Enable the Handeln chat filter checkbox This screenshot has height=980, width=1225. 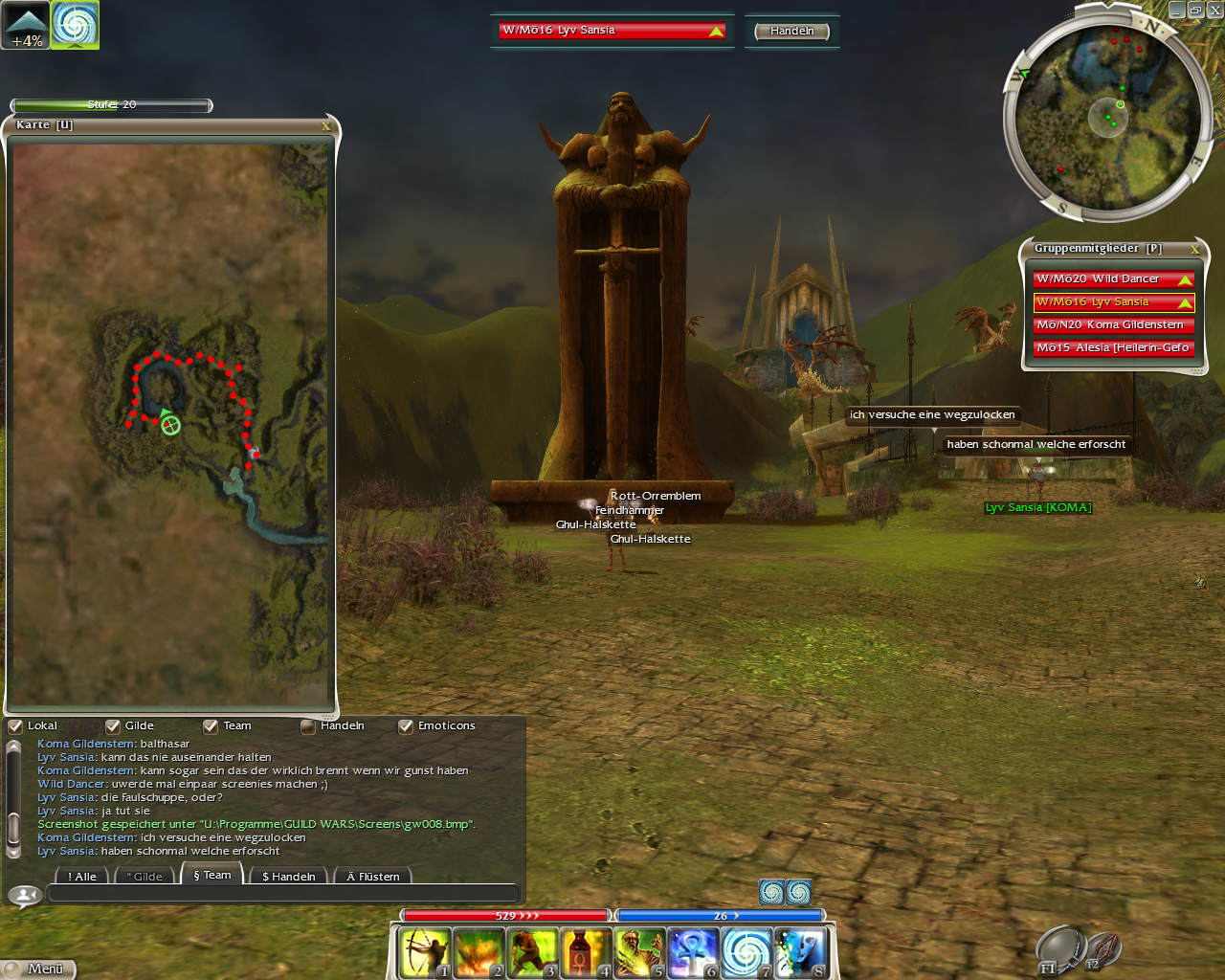[x=308, y=726]
